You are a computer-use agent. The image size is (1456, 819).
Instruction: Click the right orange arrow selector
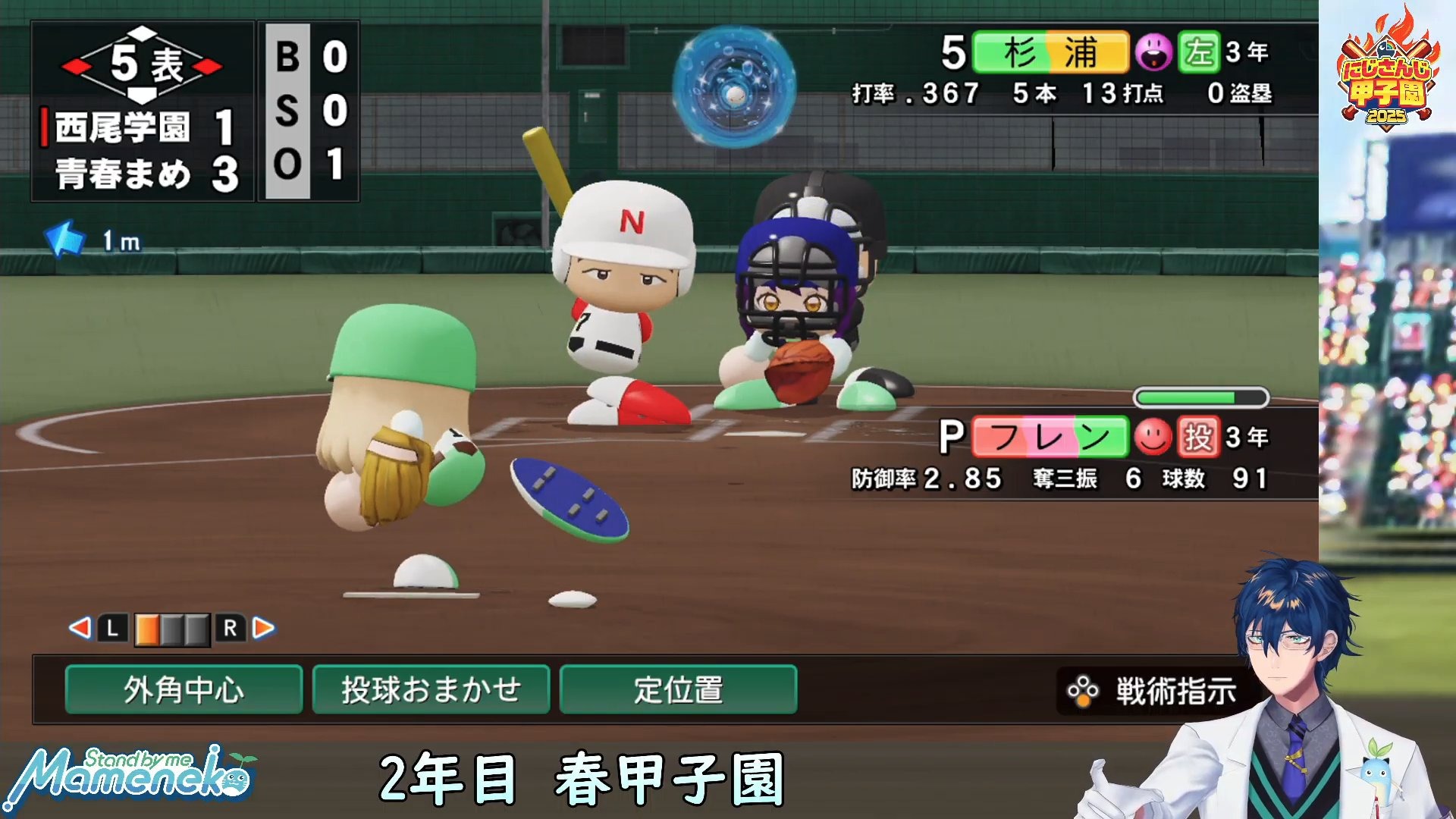263,628
